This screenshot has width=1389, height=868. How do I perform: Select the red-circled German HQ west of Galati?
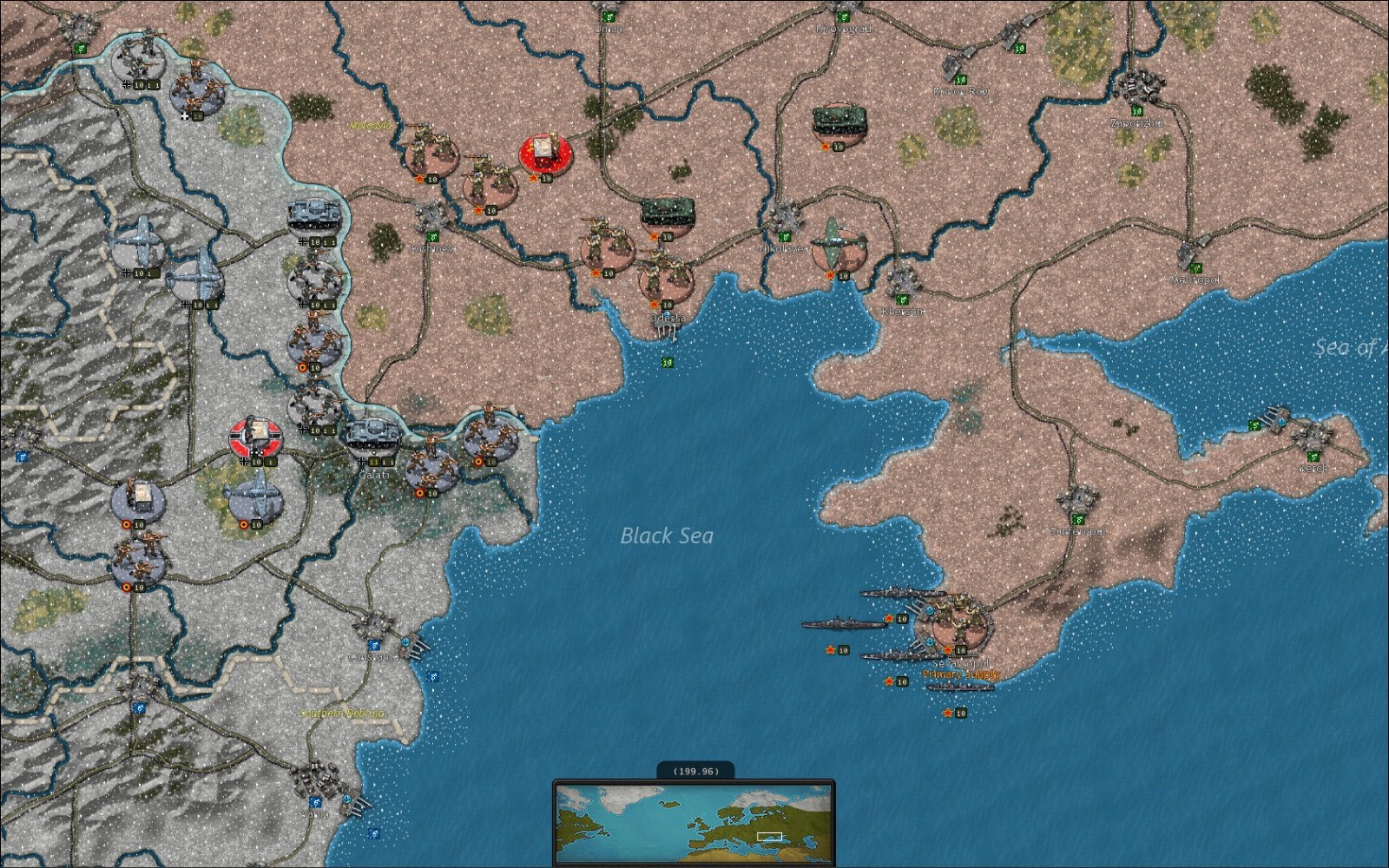256,437
